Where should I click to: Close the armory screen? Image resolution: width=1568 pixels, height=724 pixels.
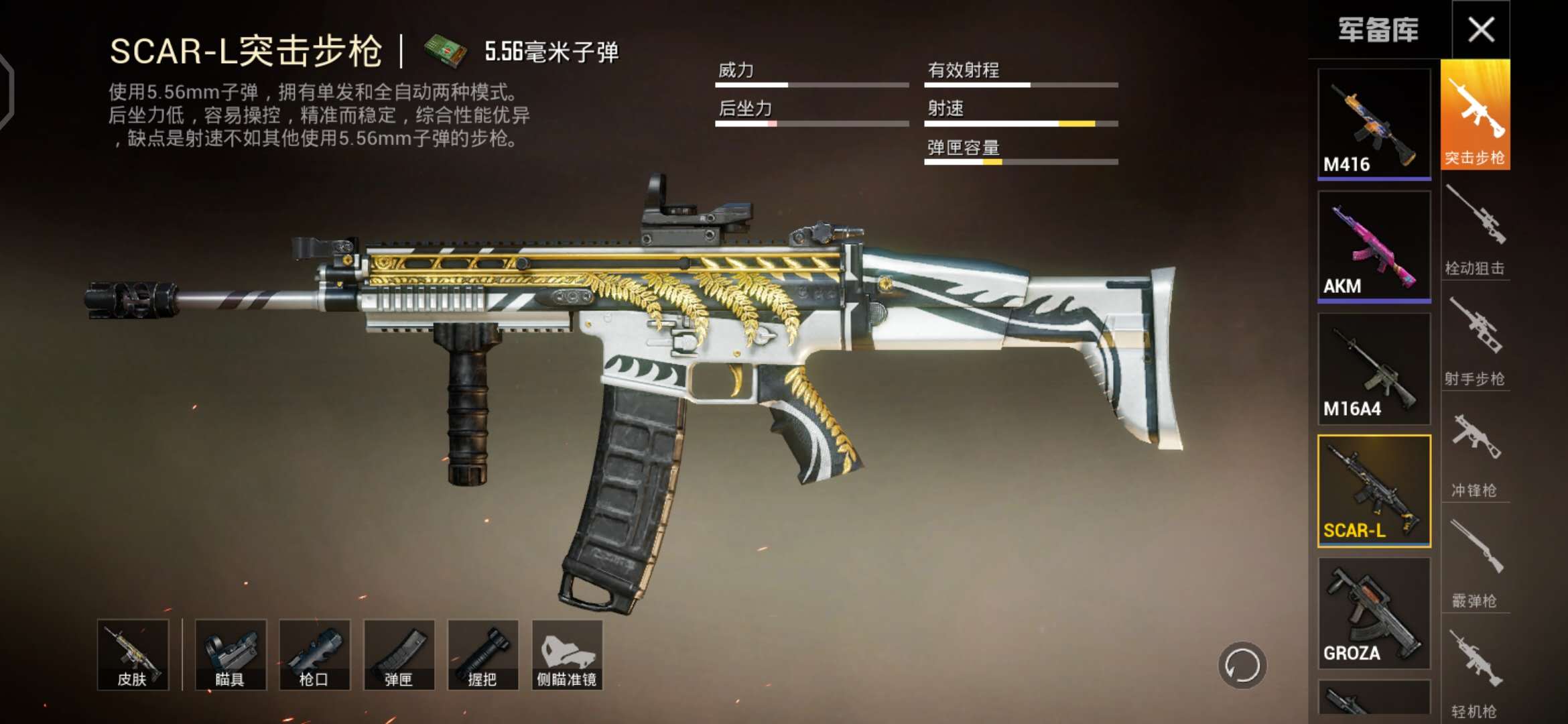1481,29
